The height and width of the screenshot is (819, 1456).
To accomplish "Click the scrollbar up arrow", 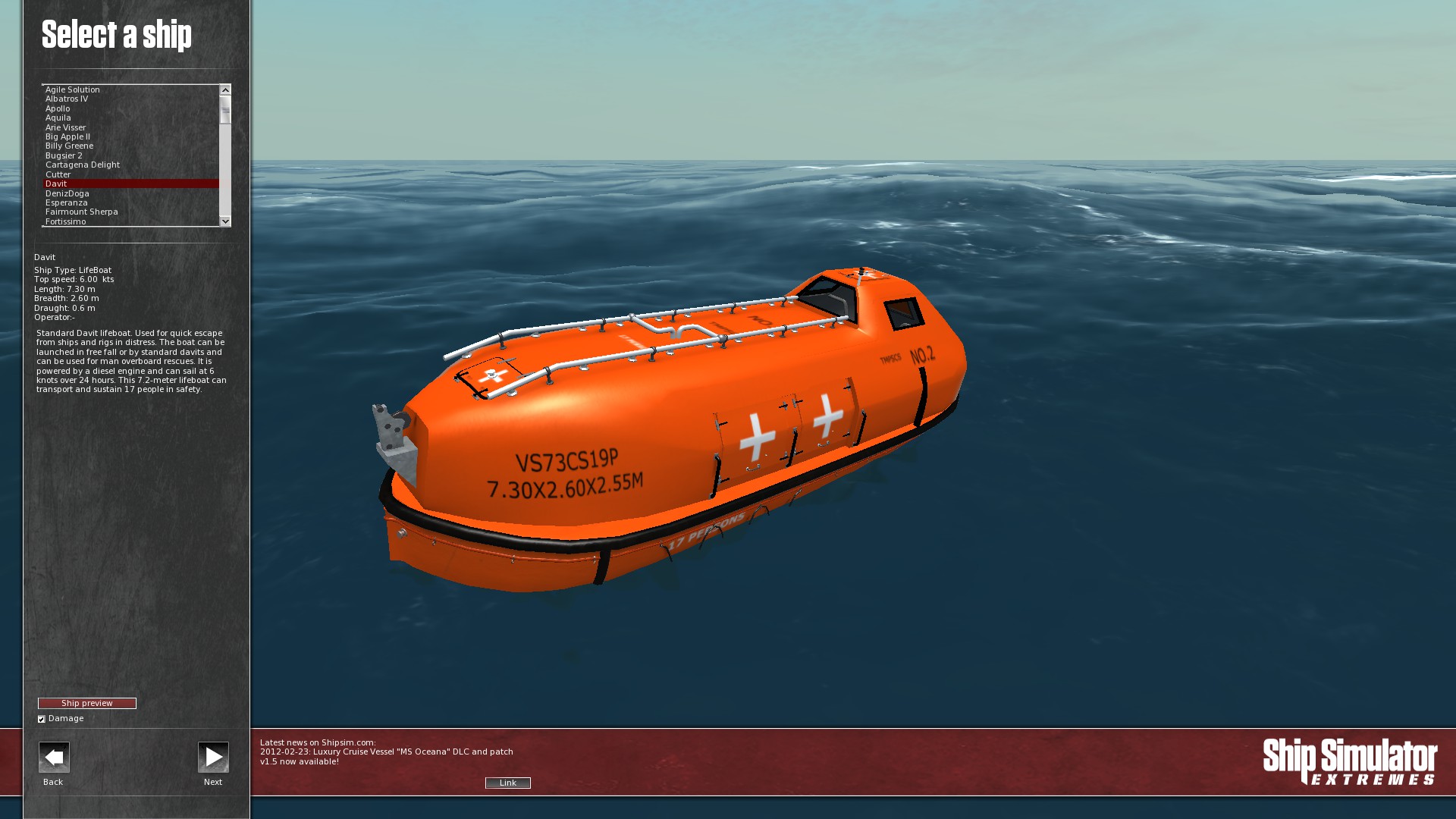I will 224,89.
